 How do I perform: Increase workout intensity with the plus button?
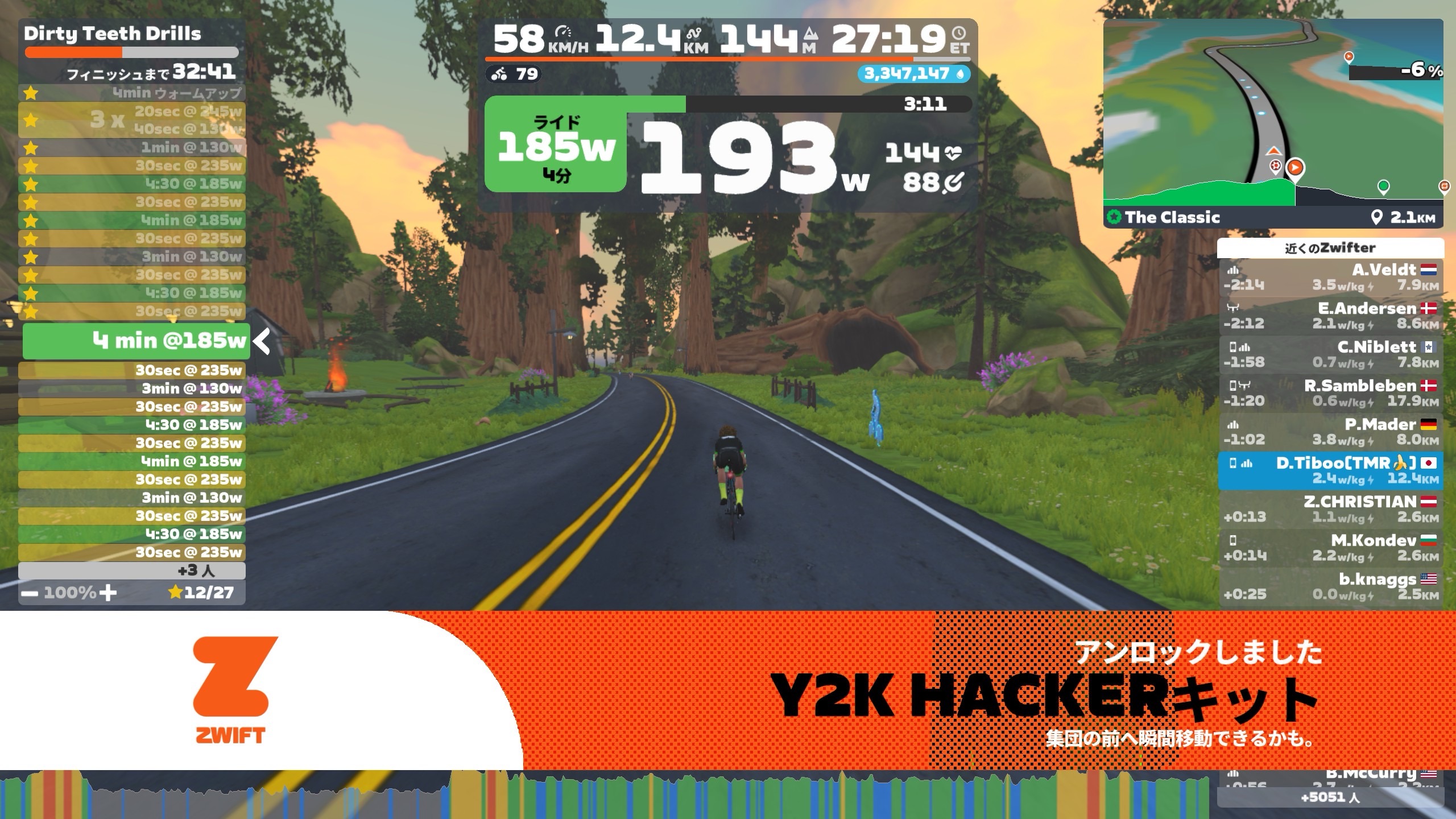coord(107,593)
